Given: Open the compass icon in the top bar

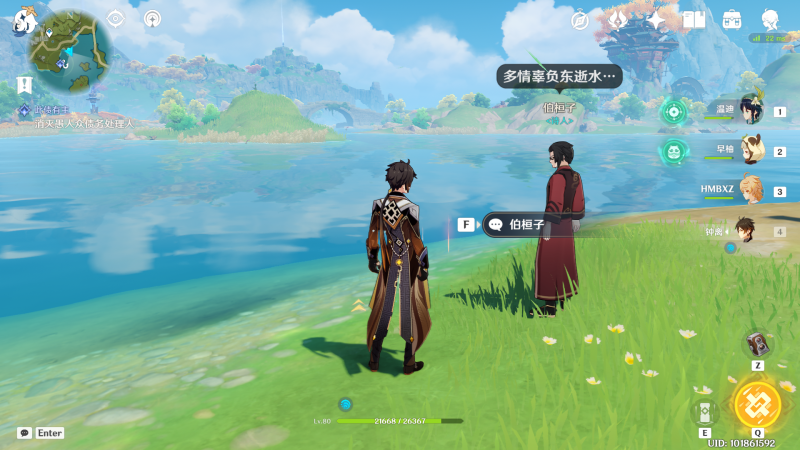Looking at the screenshot, I should click(x=580, y=20).
